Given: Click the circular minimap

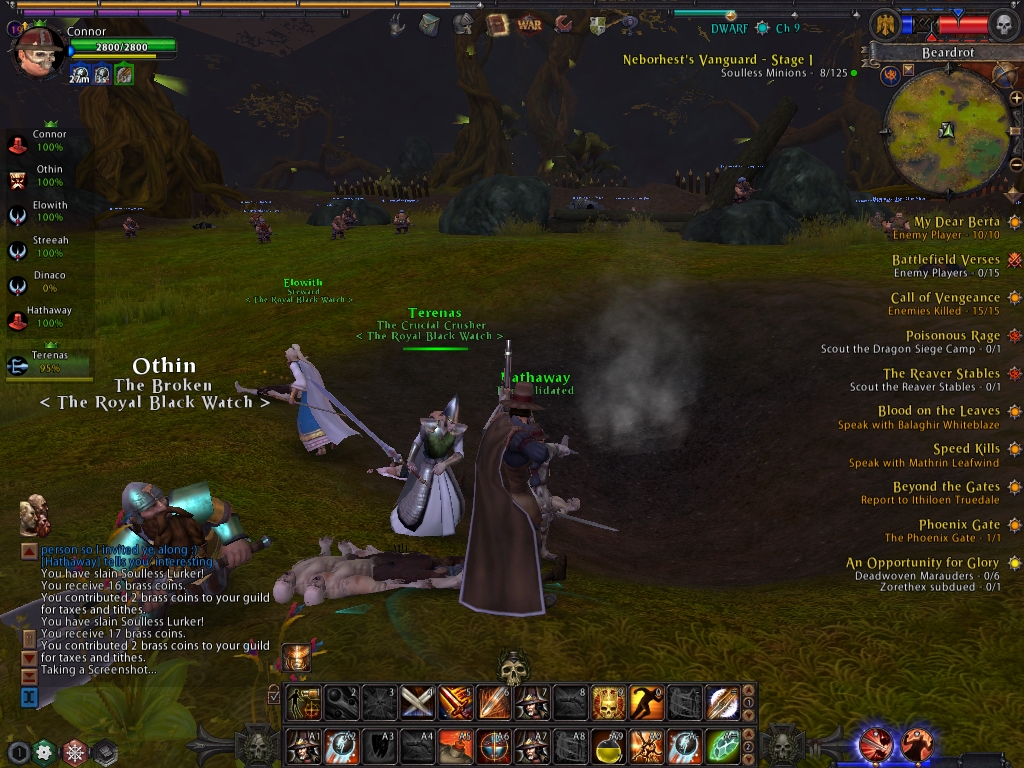Looking at the screenshot, I should (947, 131).
